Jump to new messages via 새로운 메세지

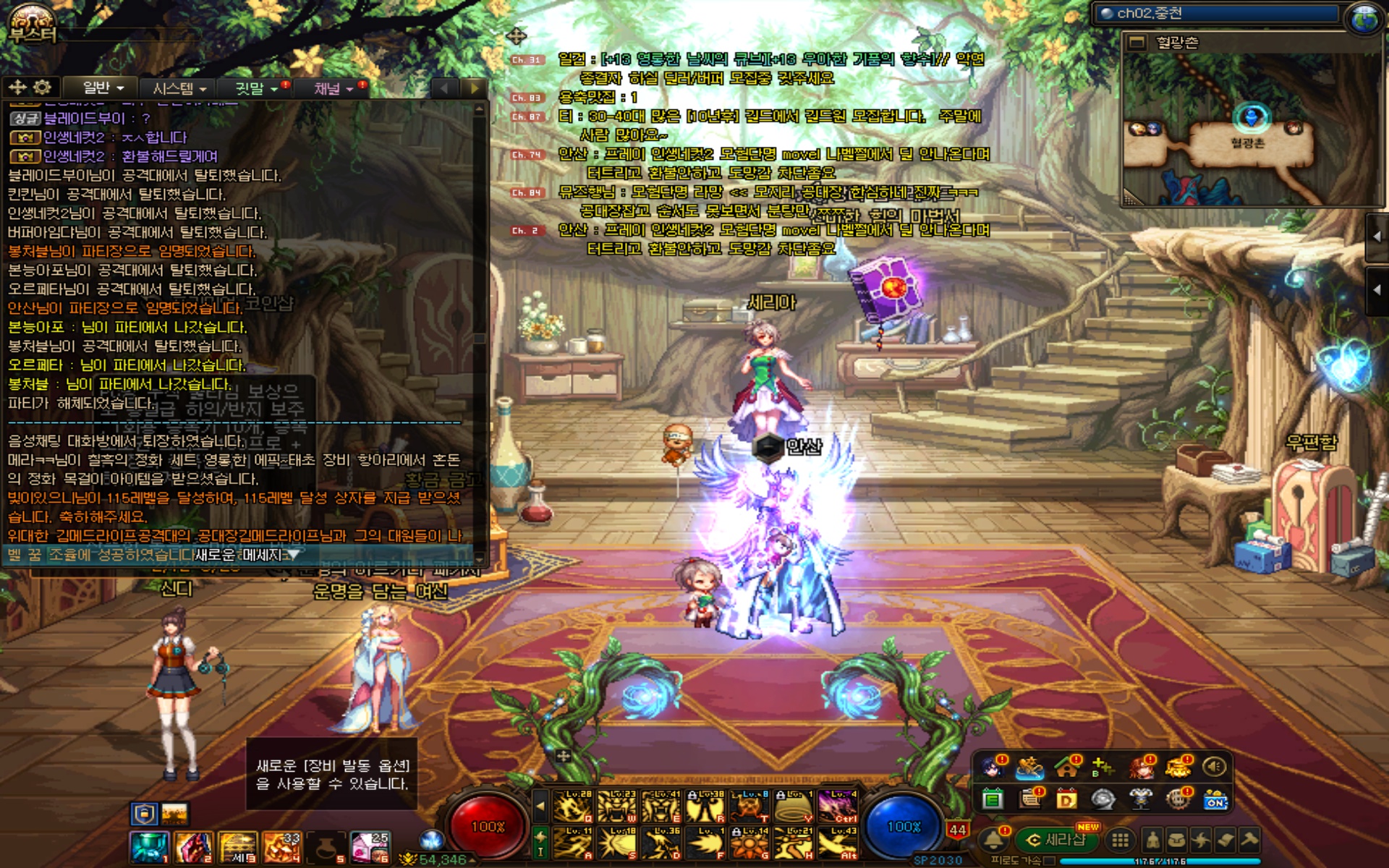click(x=246, y=555)
